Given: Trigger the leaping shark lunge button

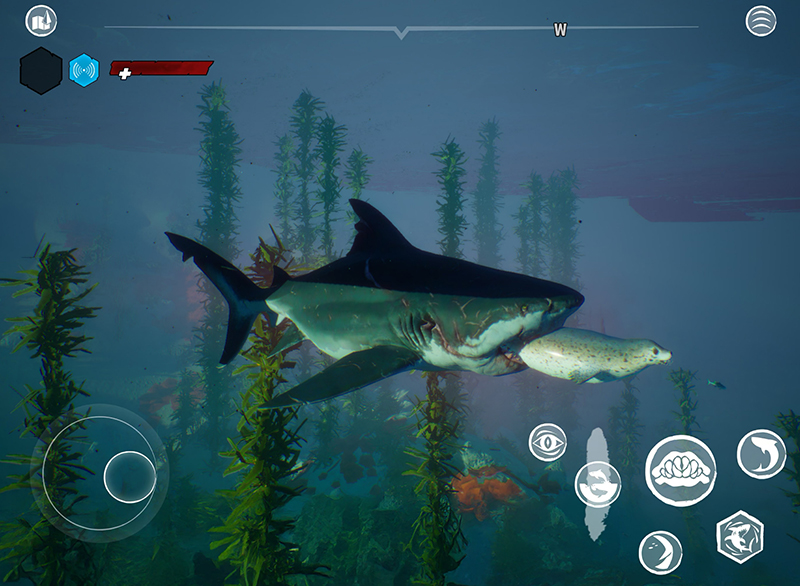Looking at the screenshot, I should pos(761,453).
